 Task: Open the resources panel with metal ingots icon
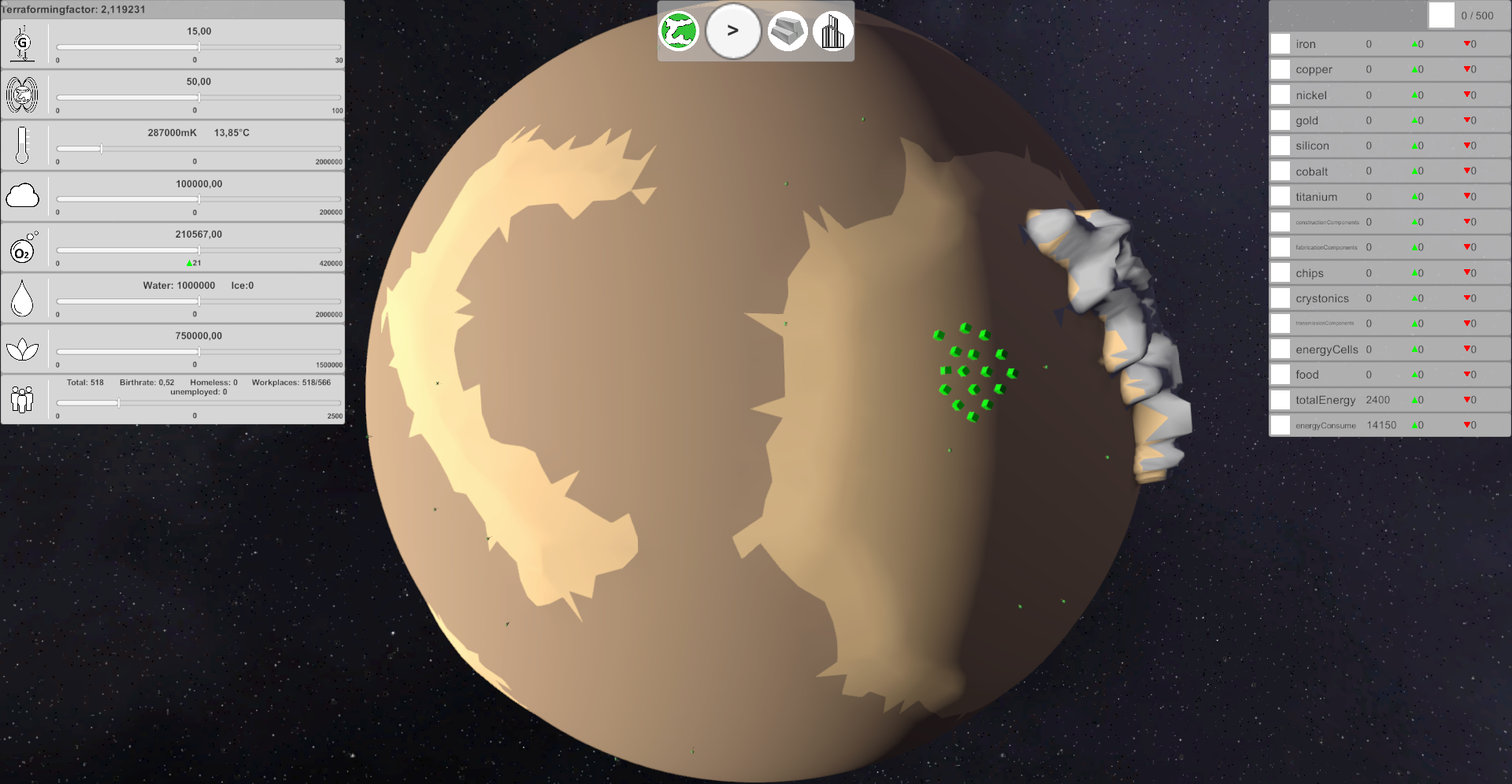pos(787,31)
